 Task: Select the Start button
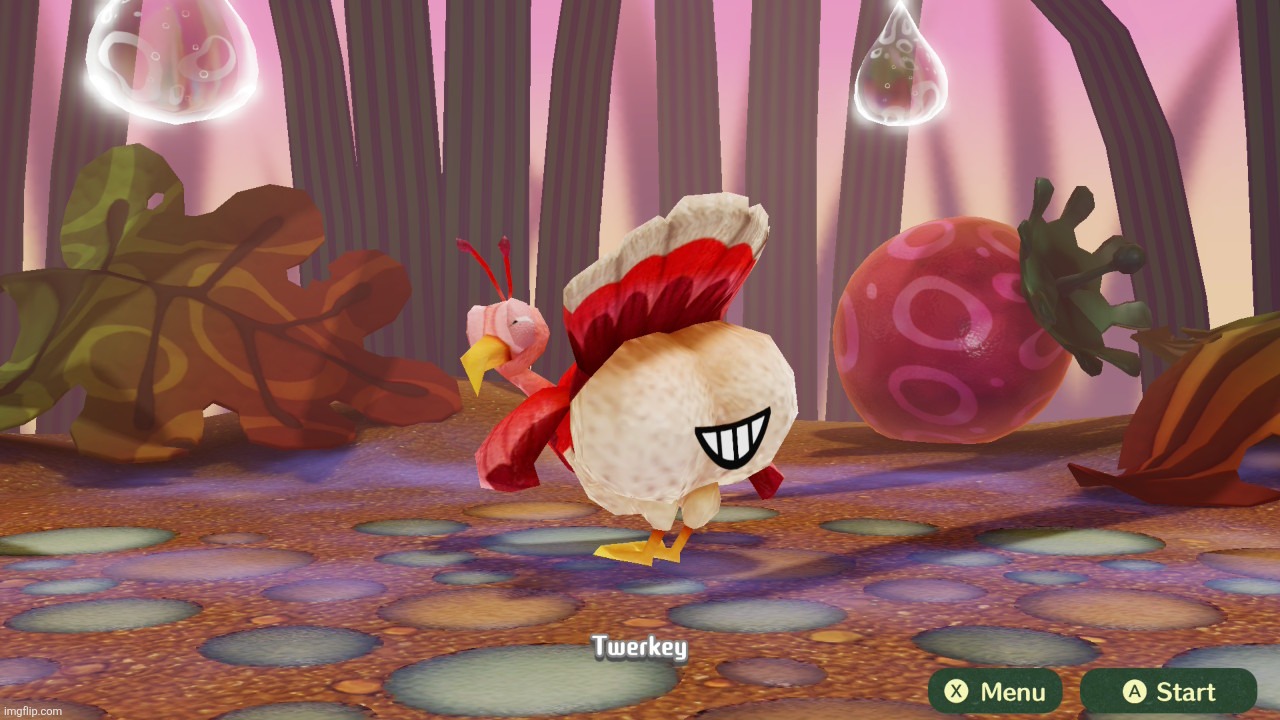[1167, 691]
